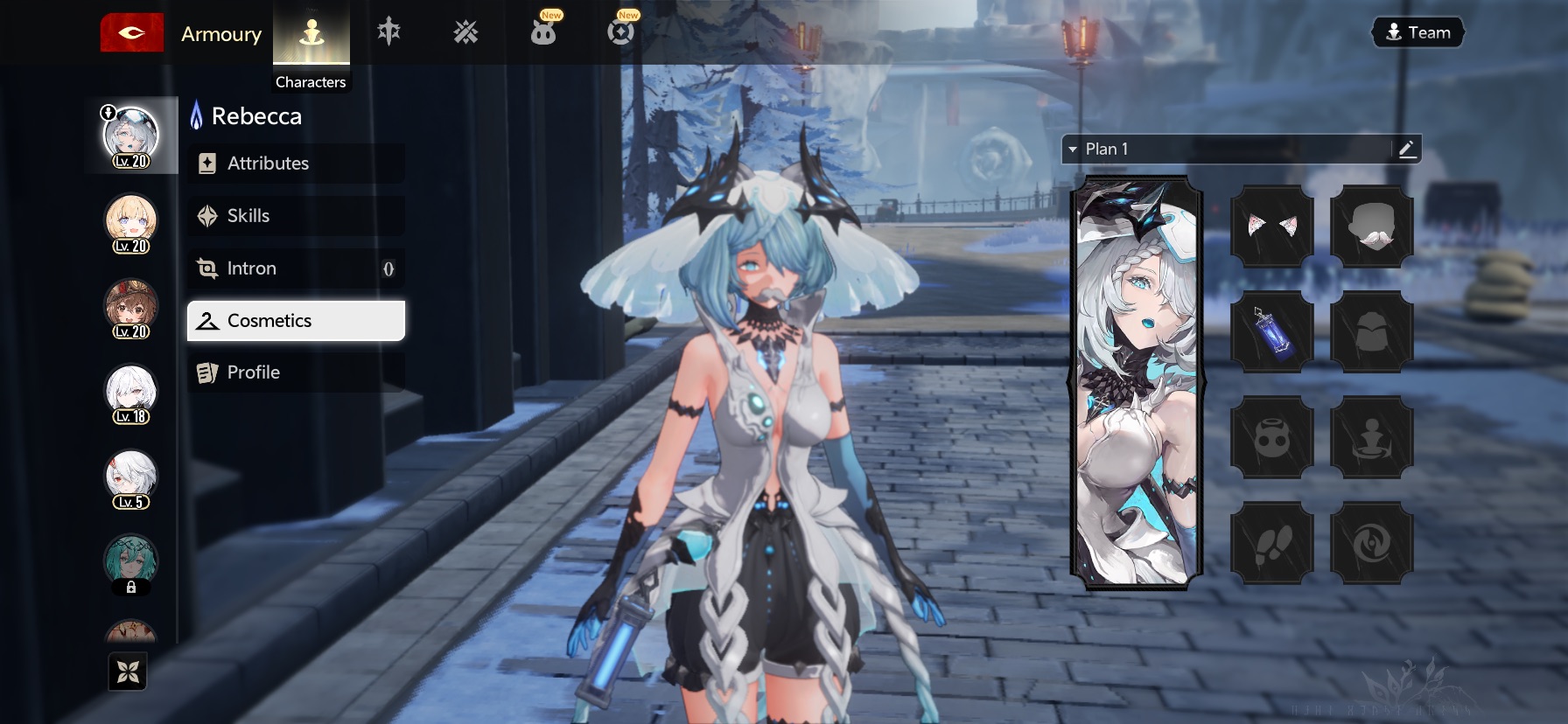This screenshot has height=724, width=1568.
Task: Select the character skin portrait card
Action: 1137,383
